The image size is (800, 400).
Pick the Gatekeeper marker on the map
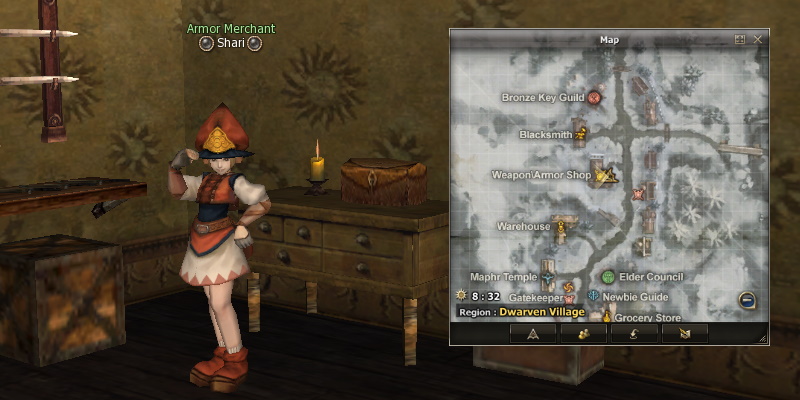point(571,297)
